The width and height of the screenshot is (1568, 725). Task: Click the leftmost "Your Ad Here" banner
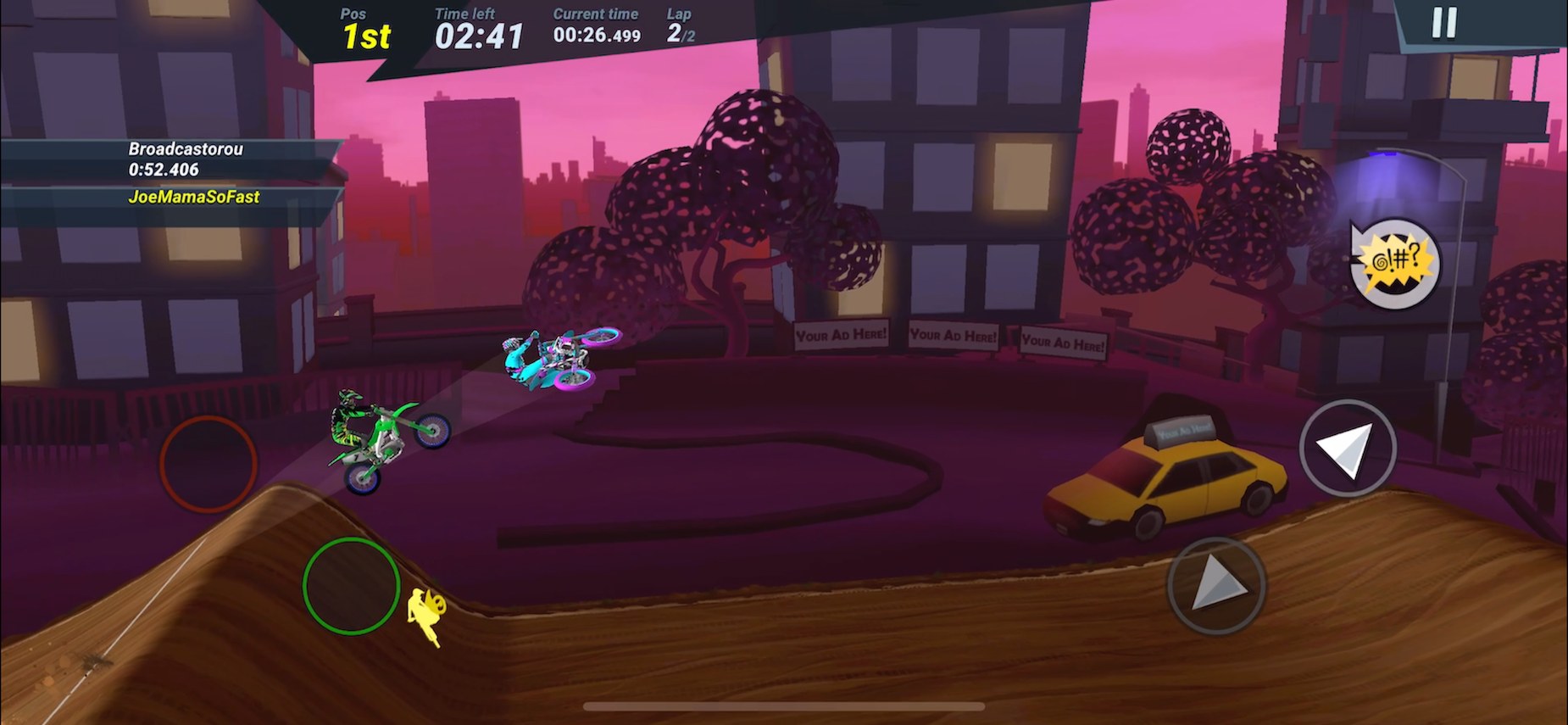[x=840, y=334]
